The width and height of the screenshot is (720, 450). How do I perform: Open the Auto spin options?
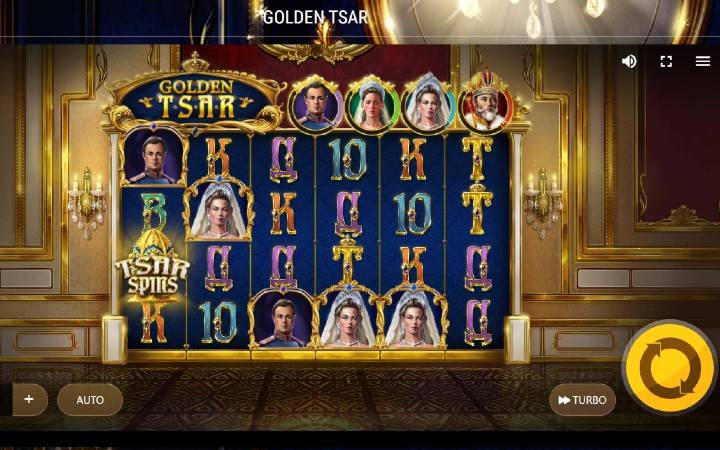(90, 400)
